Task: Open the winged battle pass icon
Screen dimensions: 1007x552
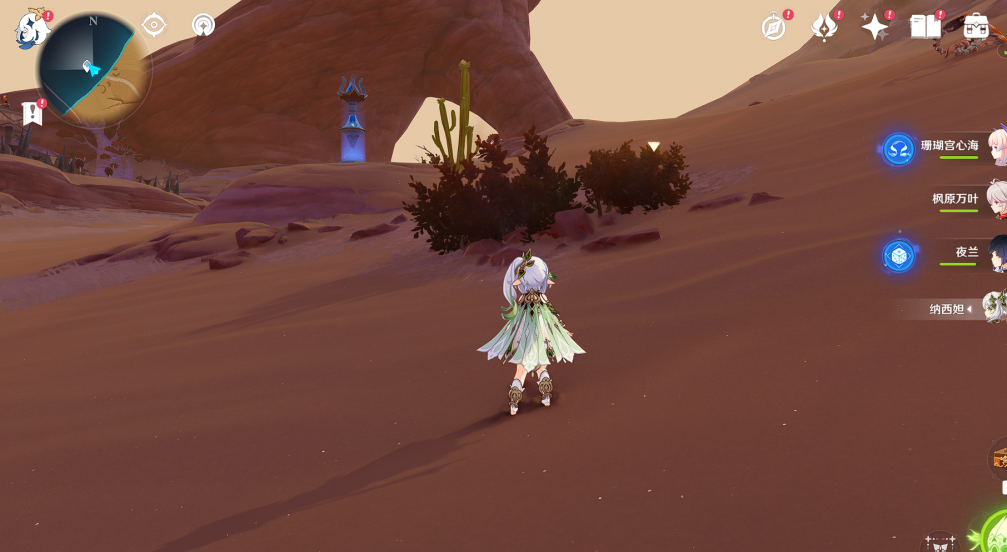Action: pos(824,27)
